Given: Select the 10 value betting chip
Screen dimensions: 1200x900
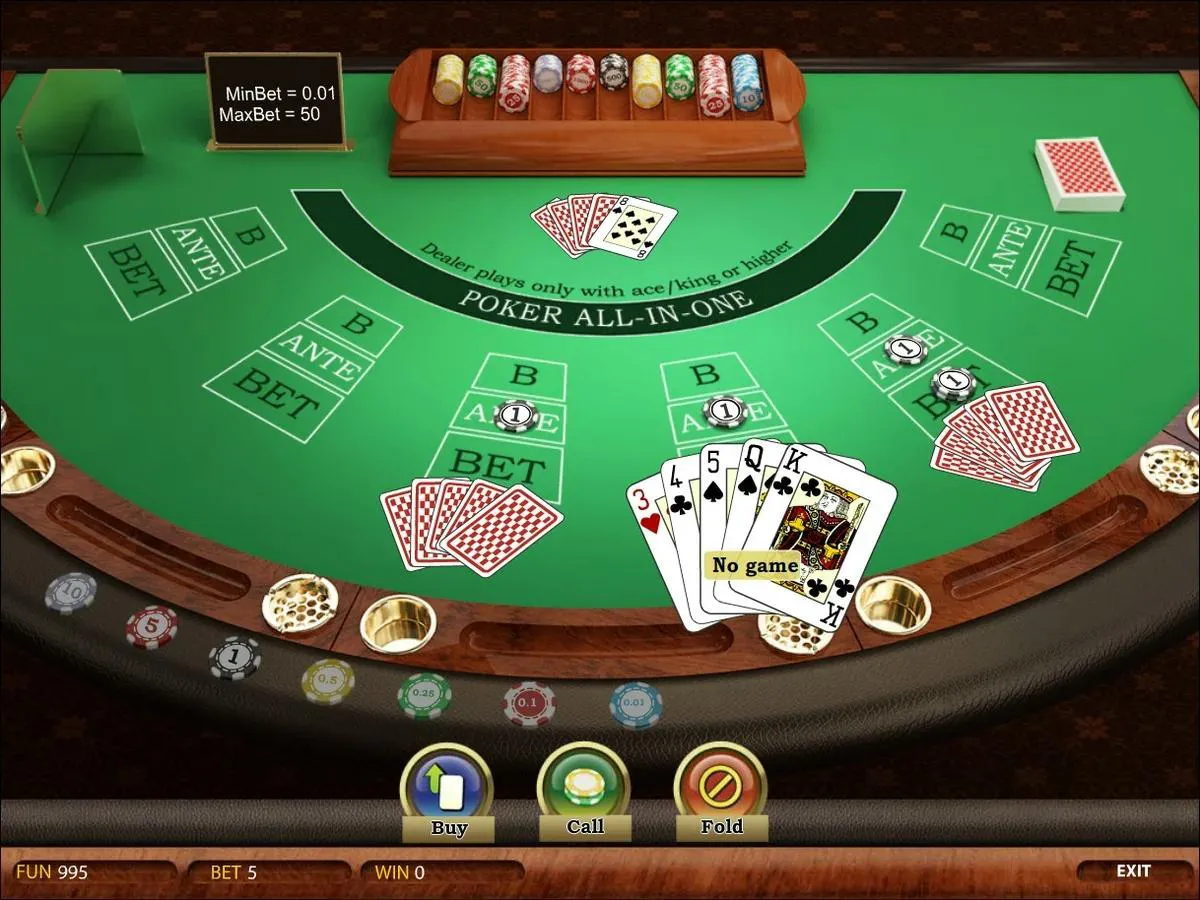Looking at the screenshot, I should (71, 593).
